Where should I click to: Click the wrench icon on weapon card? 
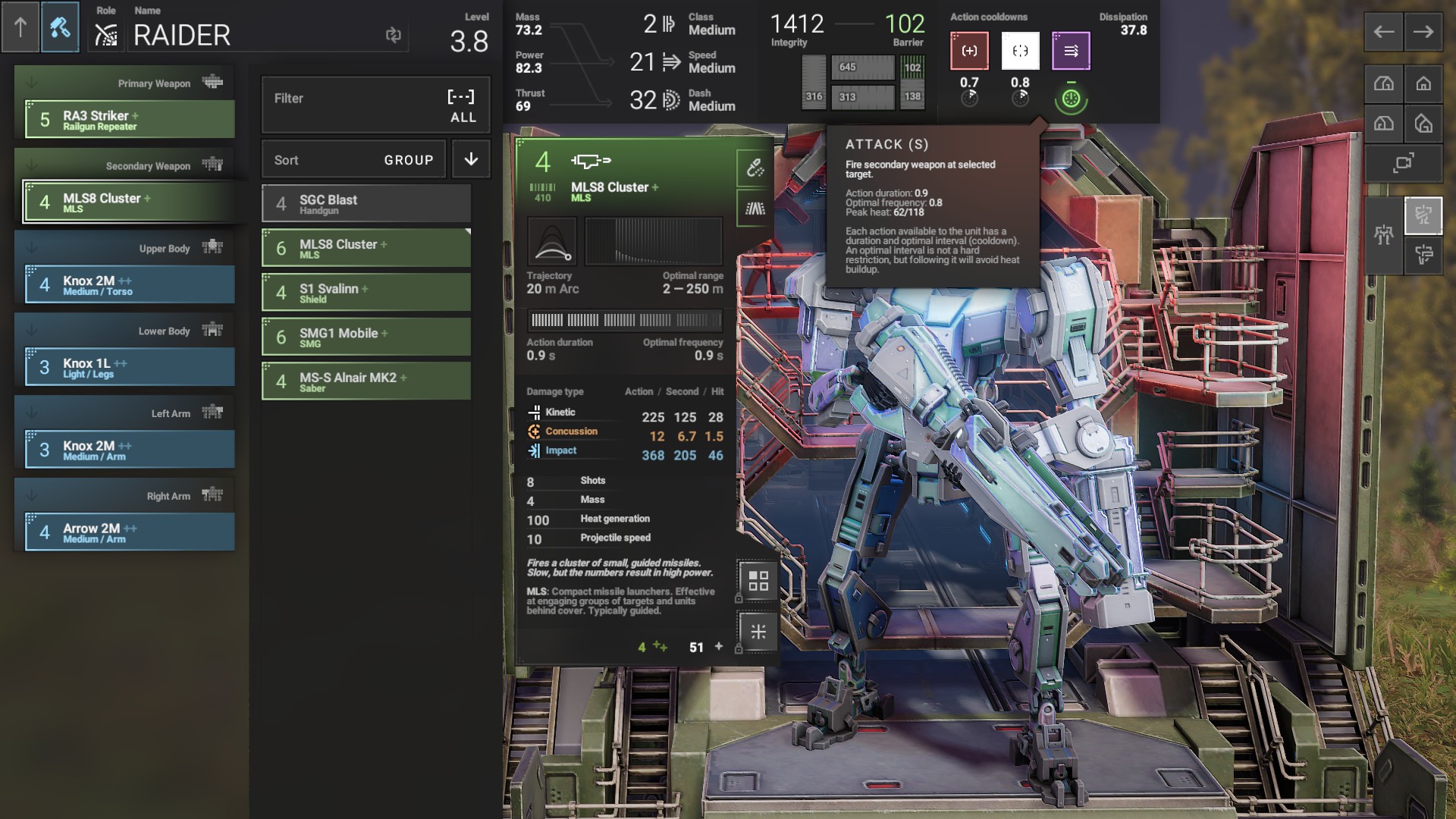(755, 168)
